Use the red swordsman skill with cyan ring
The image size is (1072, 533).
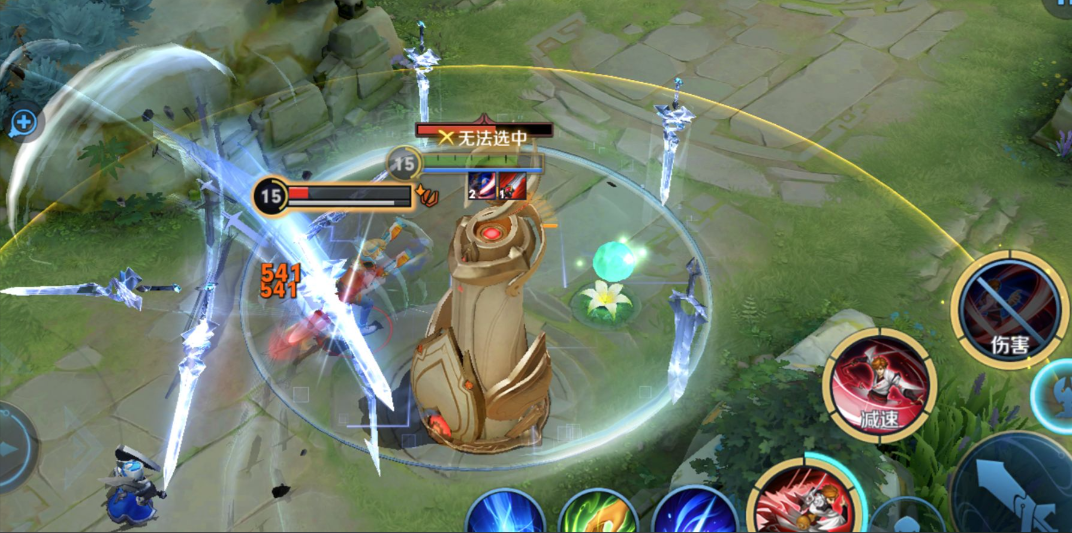pos(803,500)
